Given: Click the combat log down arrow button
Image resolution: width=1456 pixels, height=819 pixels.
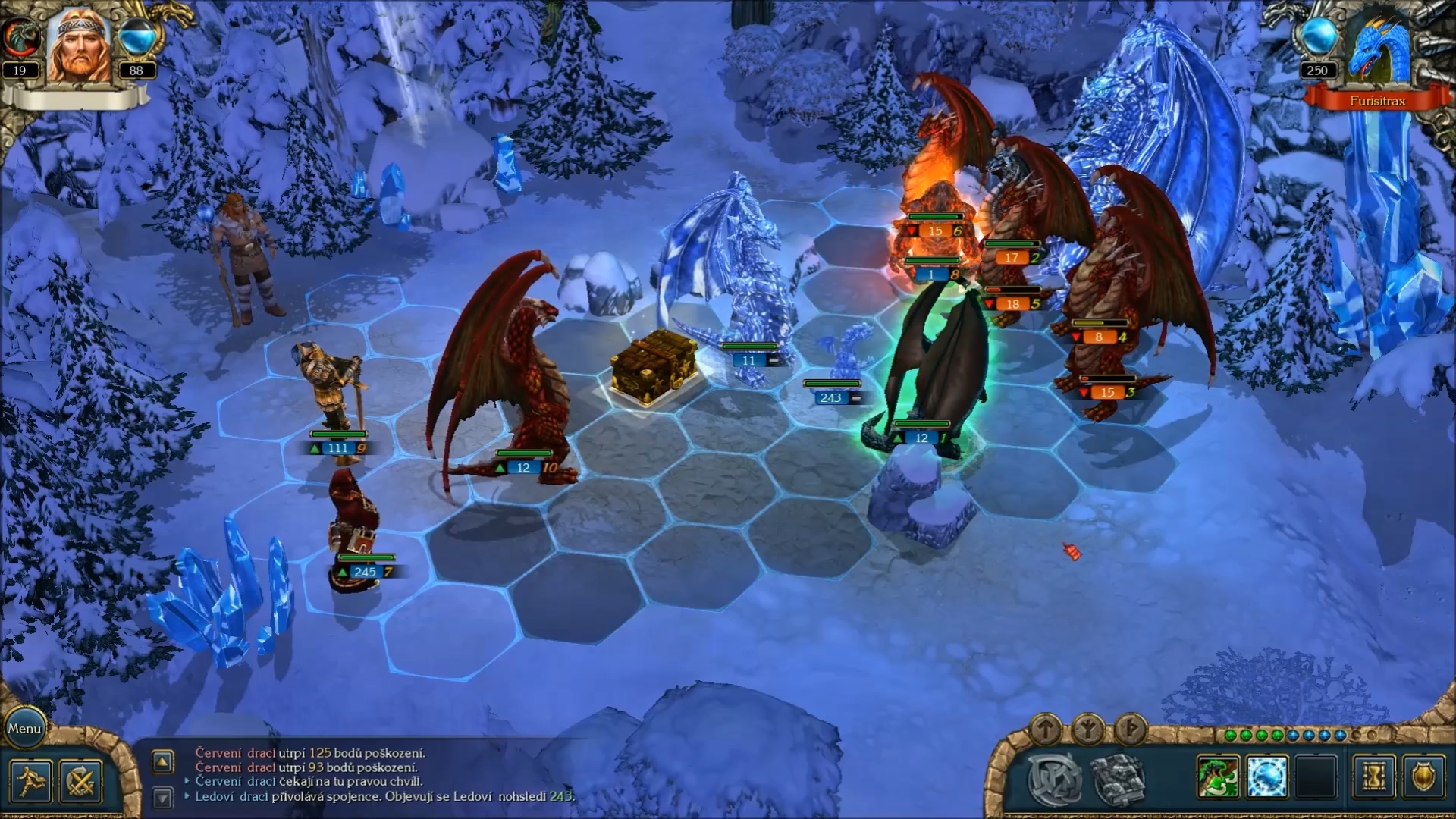Looking at the screenshot, I should click(163, 797).
